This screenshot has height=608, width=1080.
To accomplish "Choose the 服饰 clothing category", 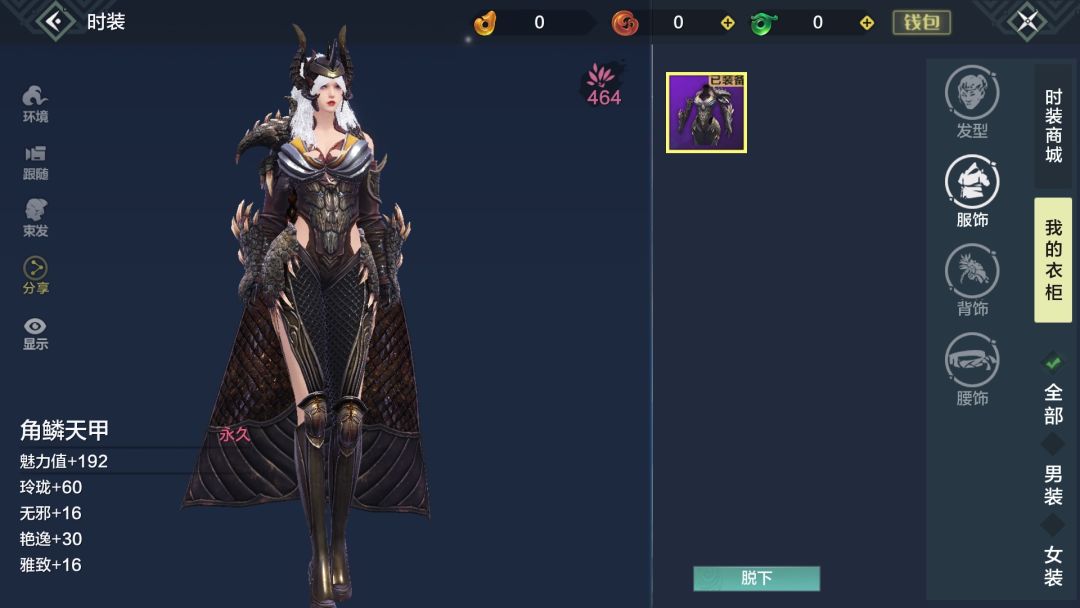I will 972,192.
